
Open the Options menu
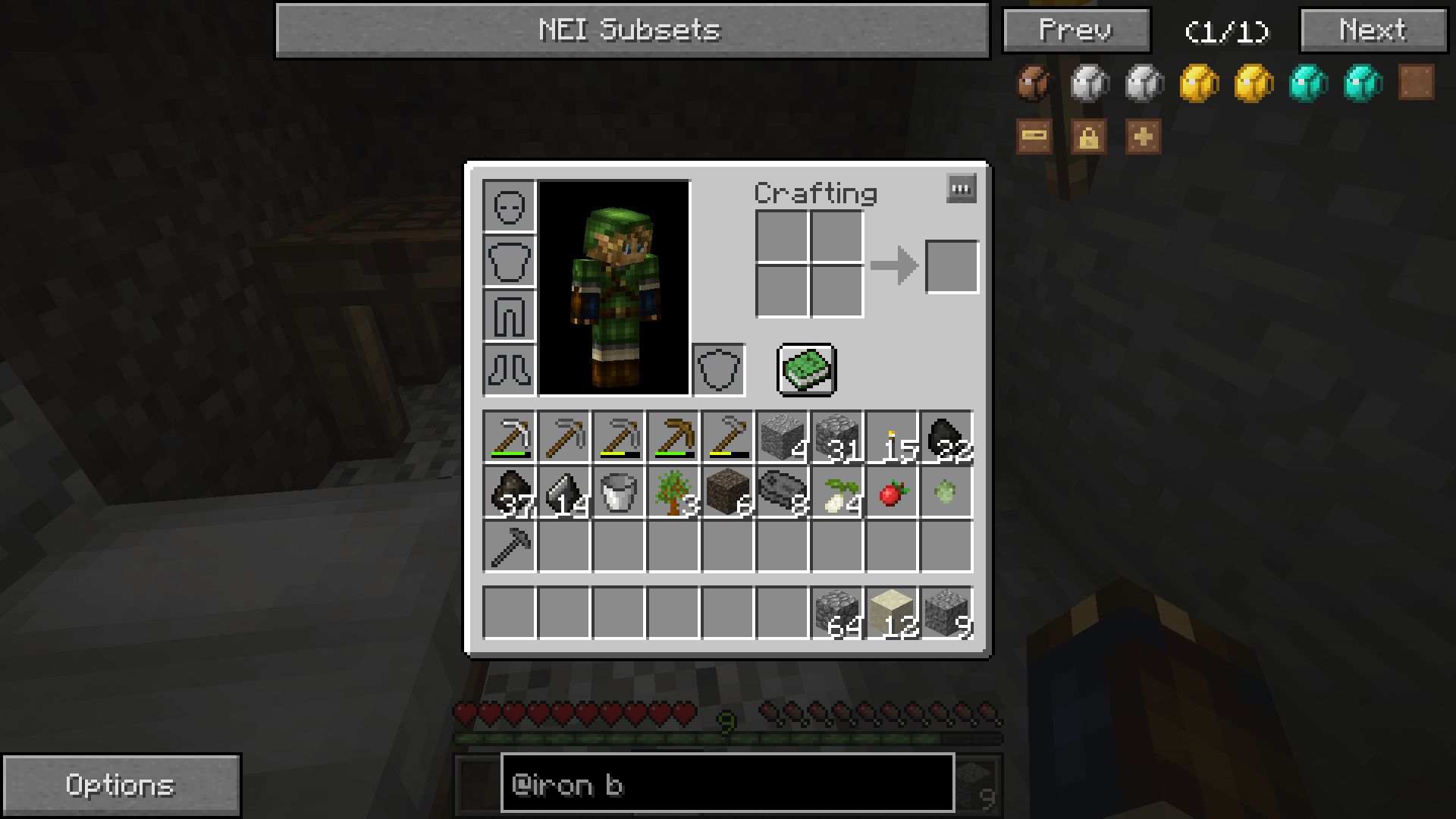coord(121,785)
